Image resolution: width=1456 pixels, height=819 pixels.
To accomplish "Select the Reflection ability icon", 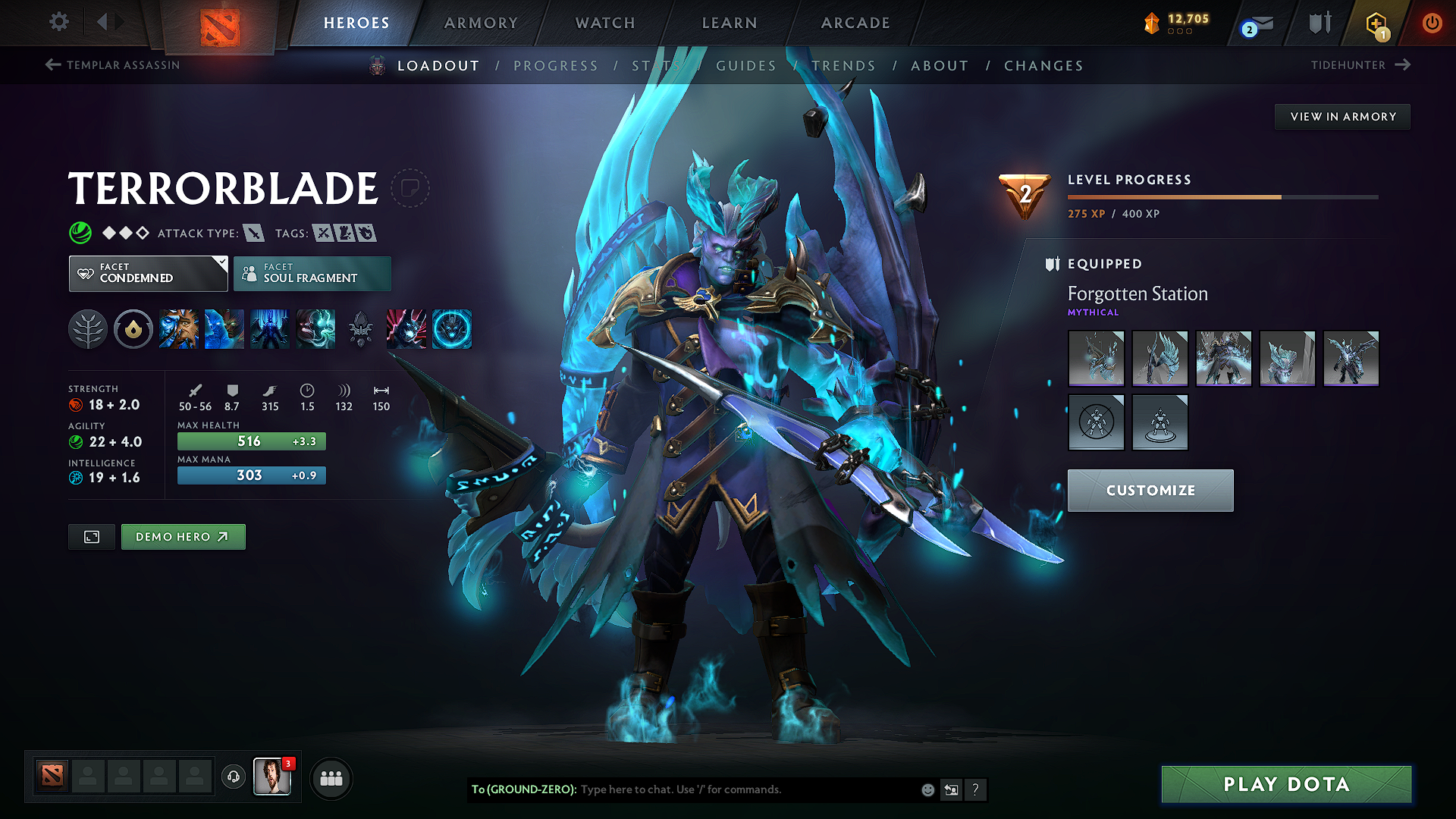I will 179,329.
